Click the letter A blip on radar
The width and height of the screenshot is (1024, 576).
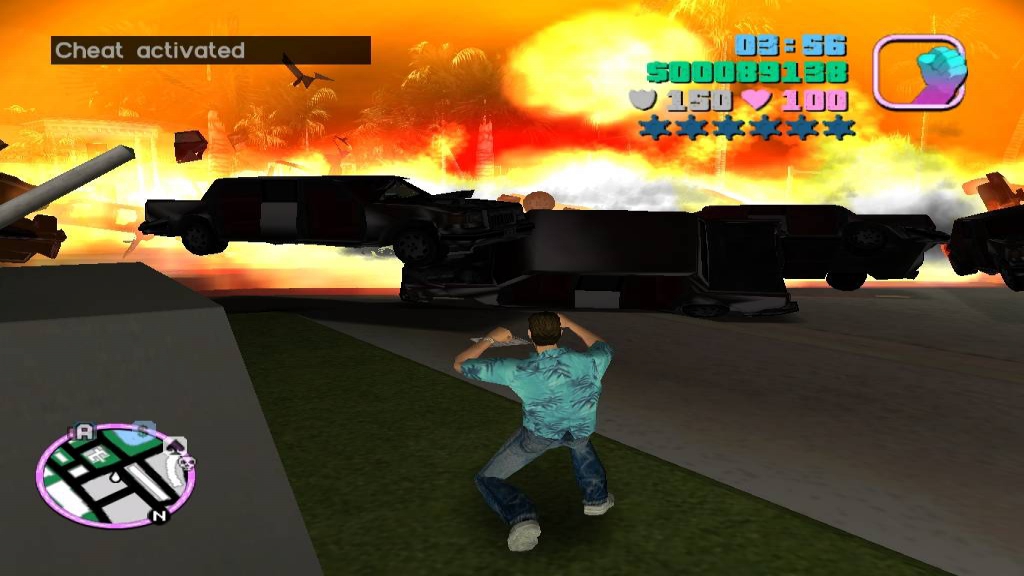point(84,432)
